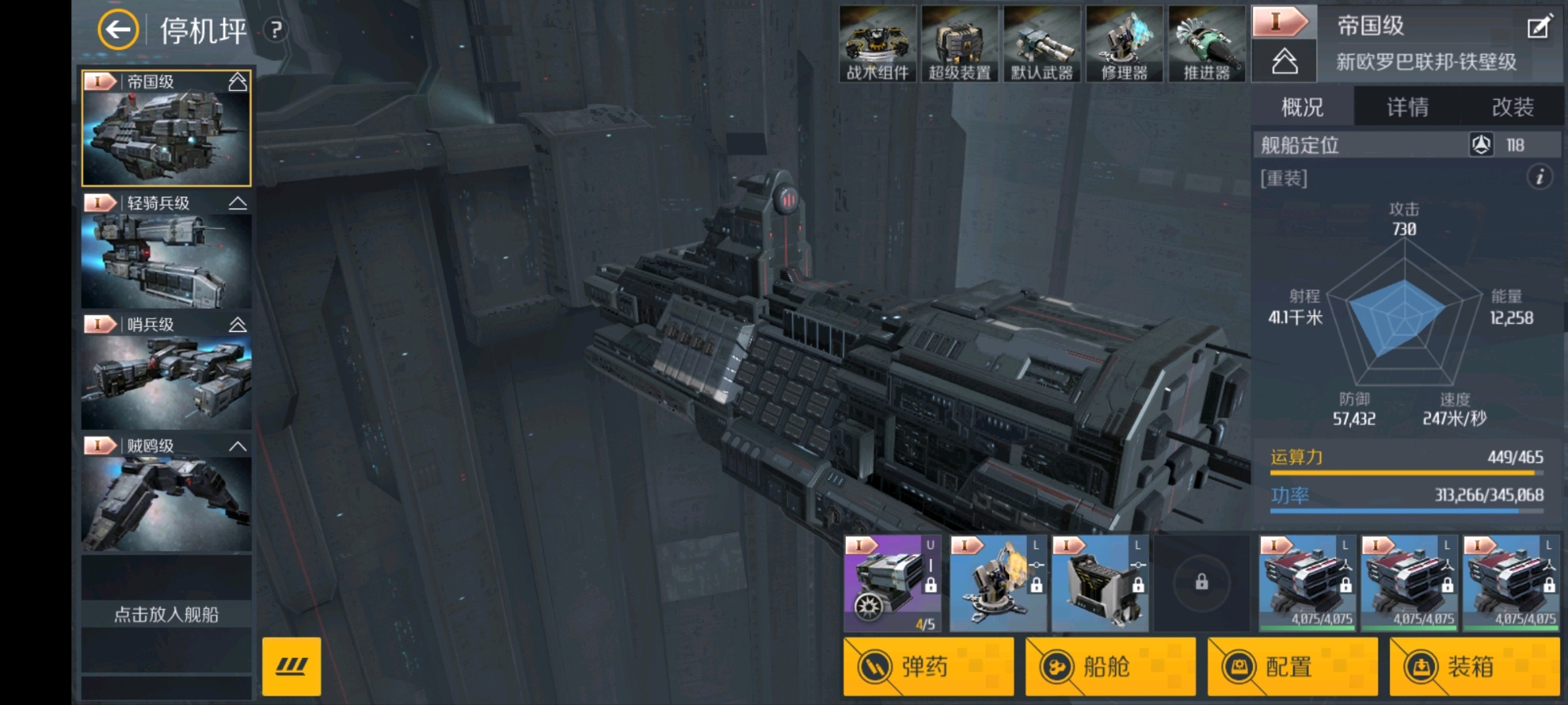Open the 战术组件 category

click(x=877, y=44)
